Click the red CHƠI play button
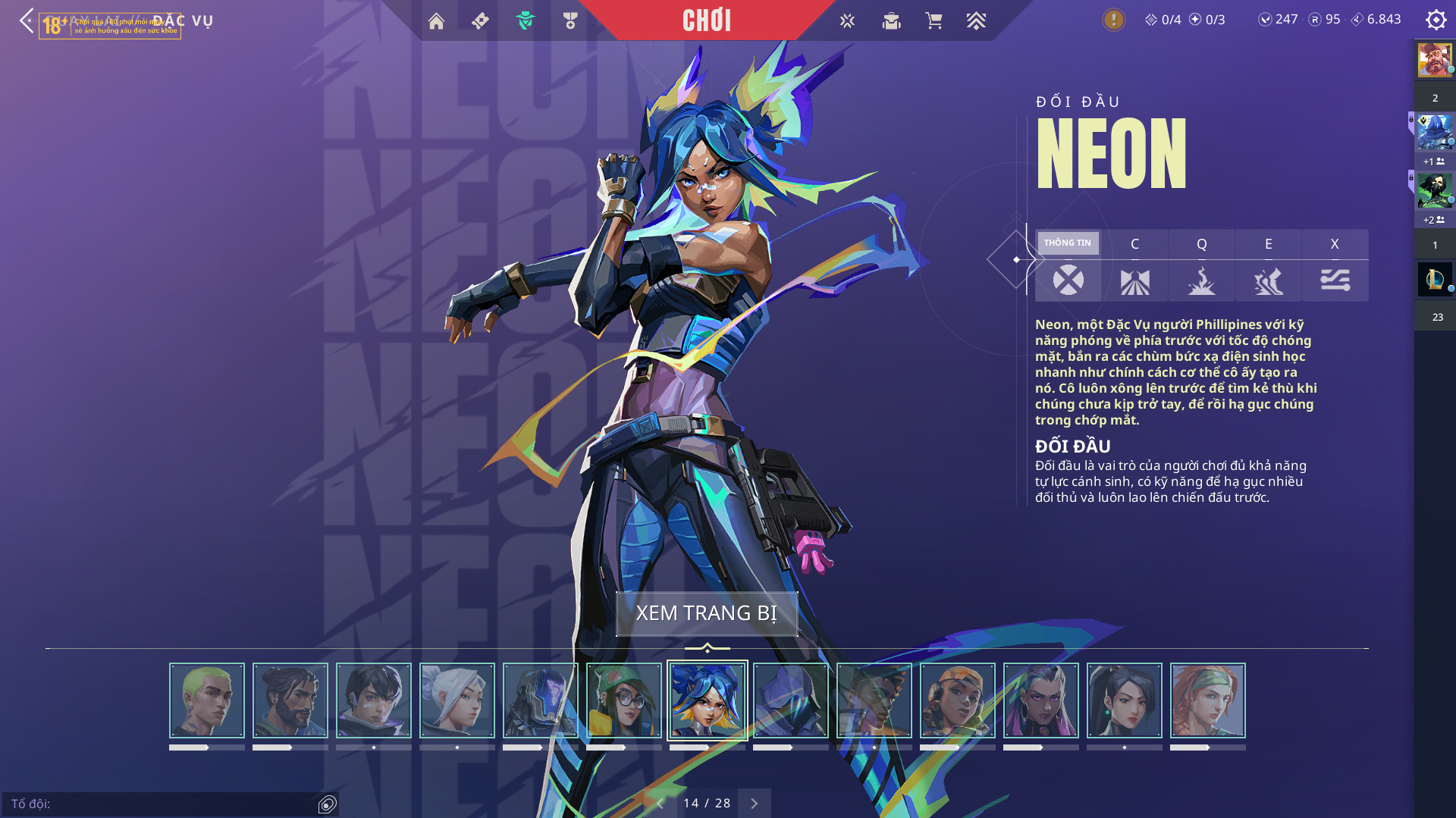Image resolution: width=1456 pixels, height=818 pixels. pos(706,20)
